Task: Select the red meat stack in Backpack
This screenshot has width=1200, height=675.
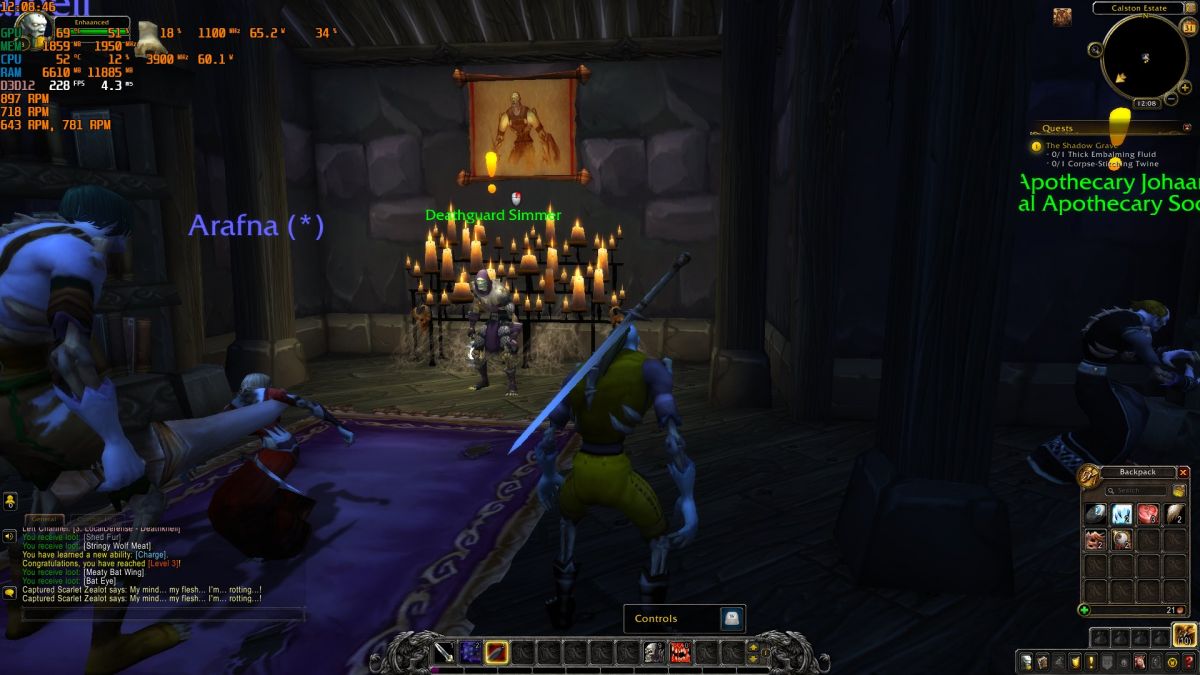Action: 1148,515
